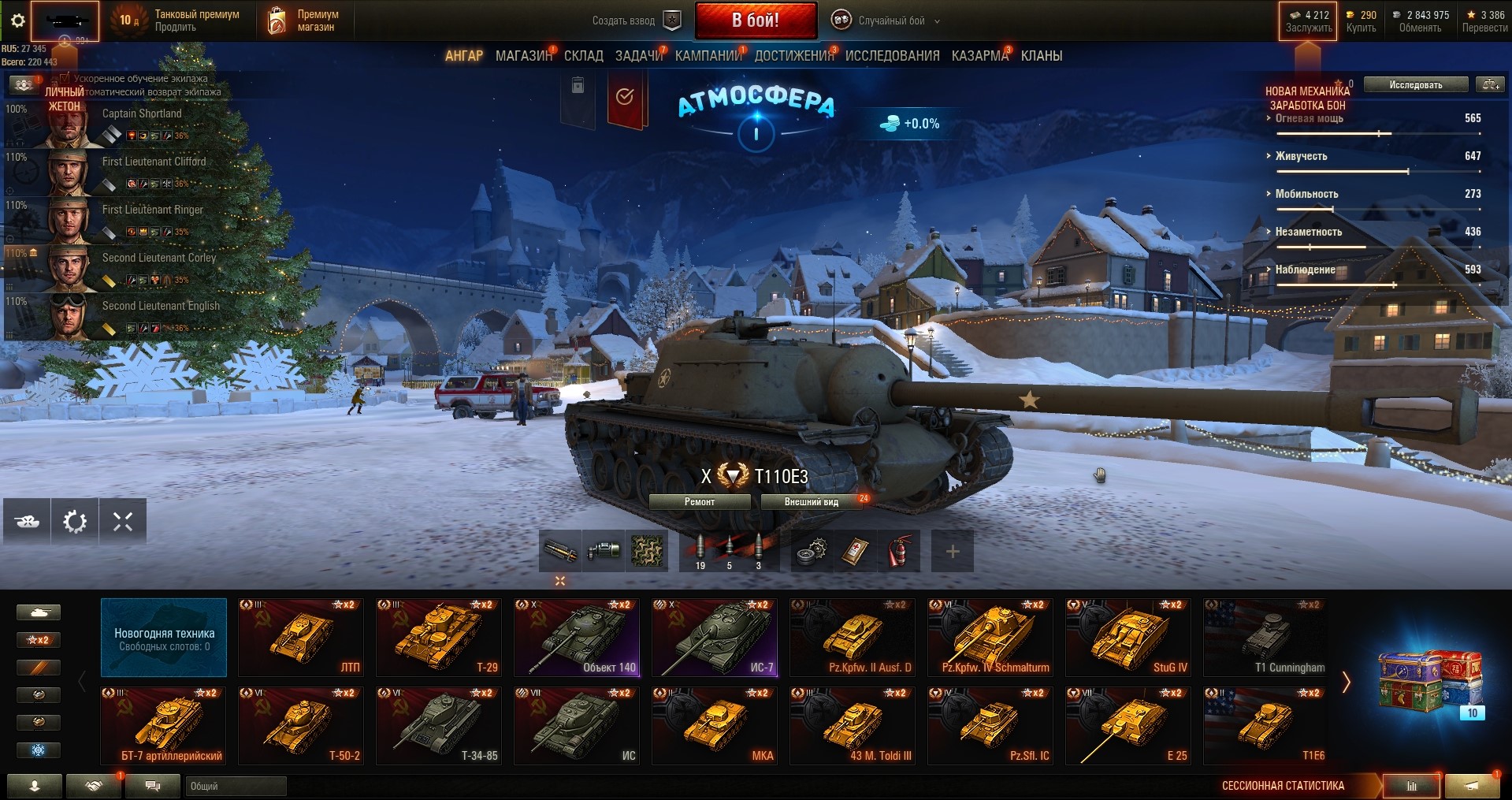
Task: Open the settings gear menu
Action: 17,21
